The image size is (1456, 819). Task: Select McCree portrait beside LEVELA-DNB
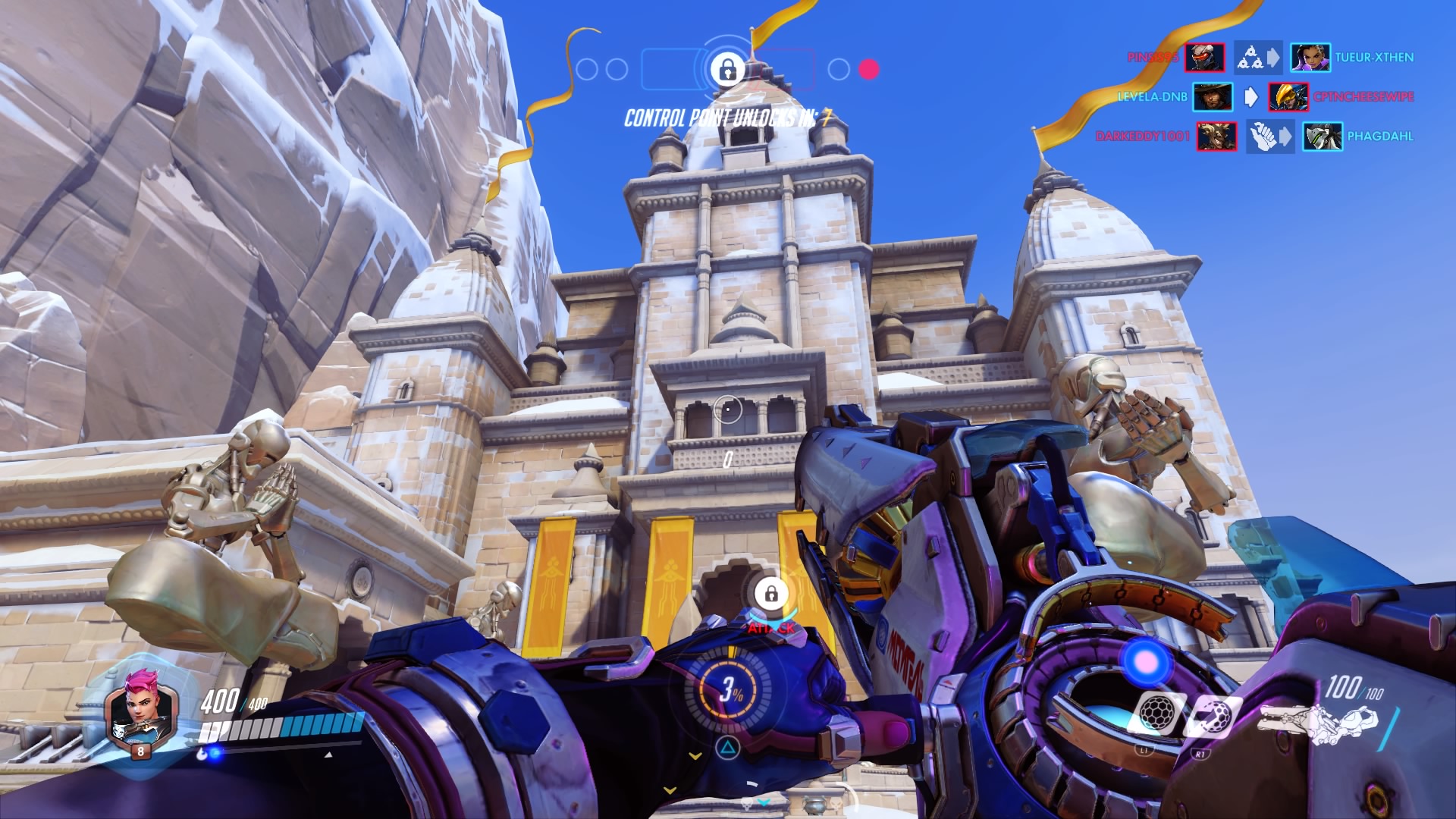pyautogui.click(x=1212, y=97)
